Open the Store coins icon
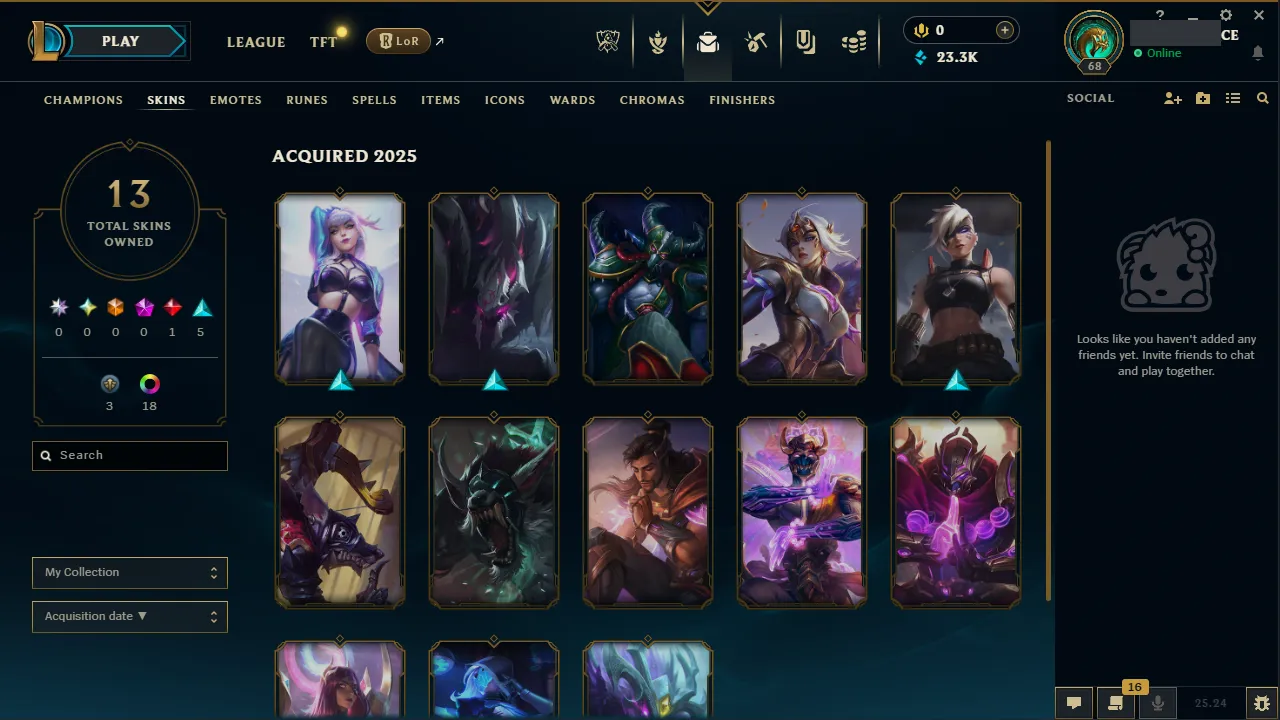Image resolution: width=1280 pixels, height=720 pixels. [854, 42]
